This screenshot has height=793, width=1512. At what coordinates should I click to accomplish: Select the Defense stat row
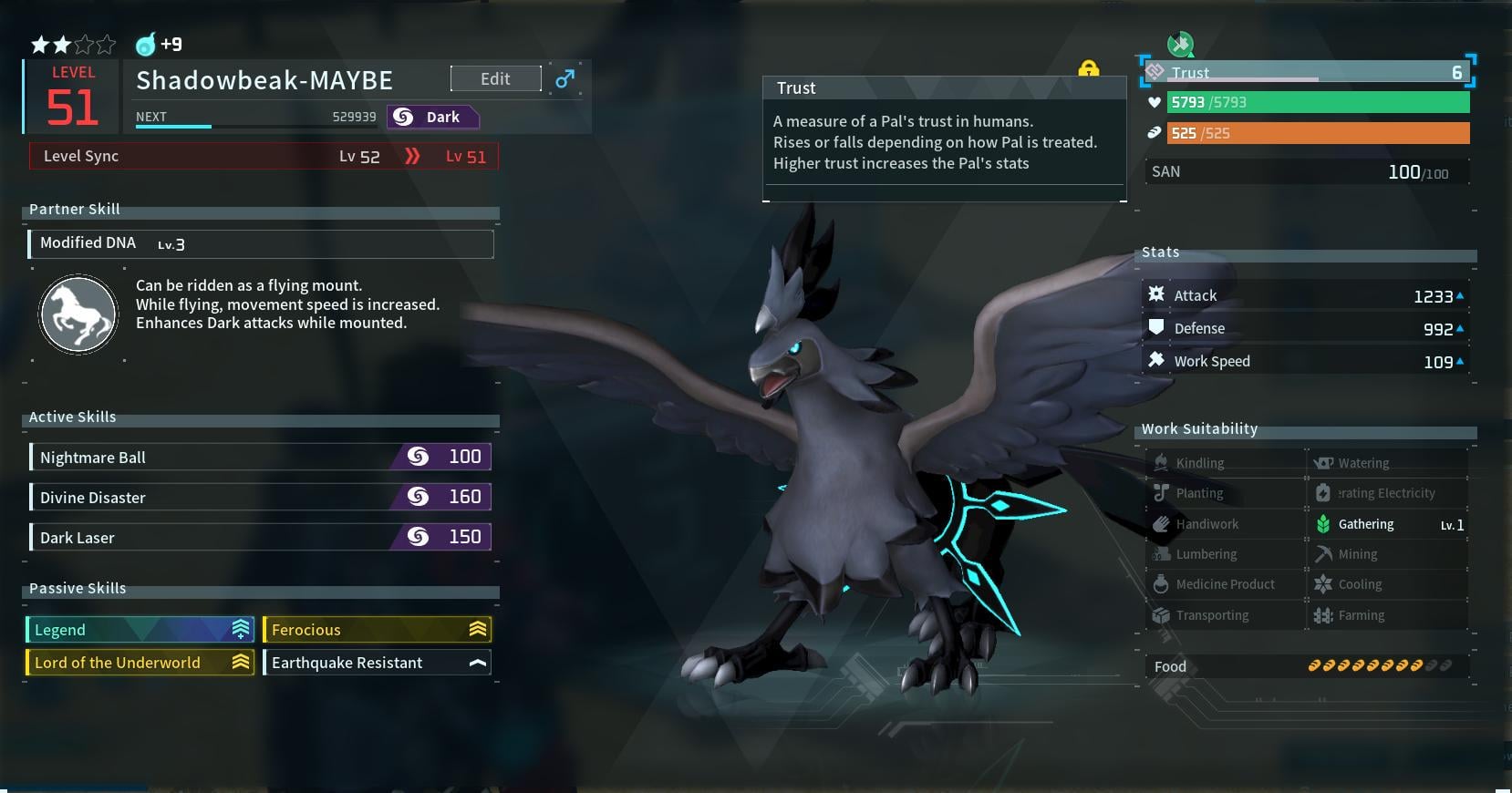click(x=1306, y=328)
